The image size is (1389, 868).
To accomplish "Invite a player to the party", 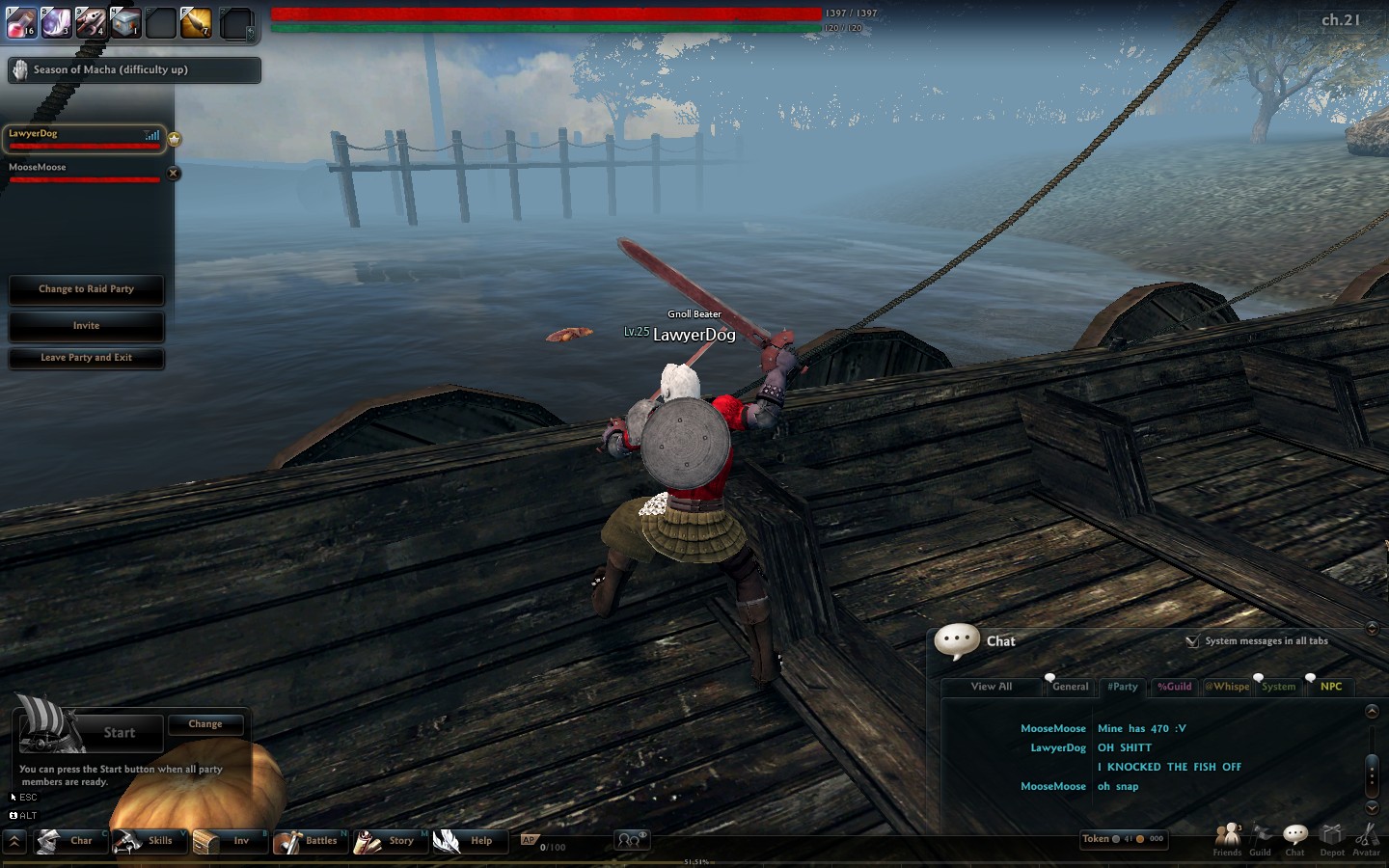I will [x=86, y=326].
